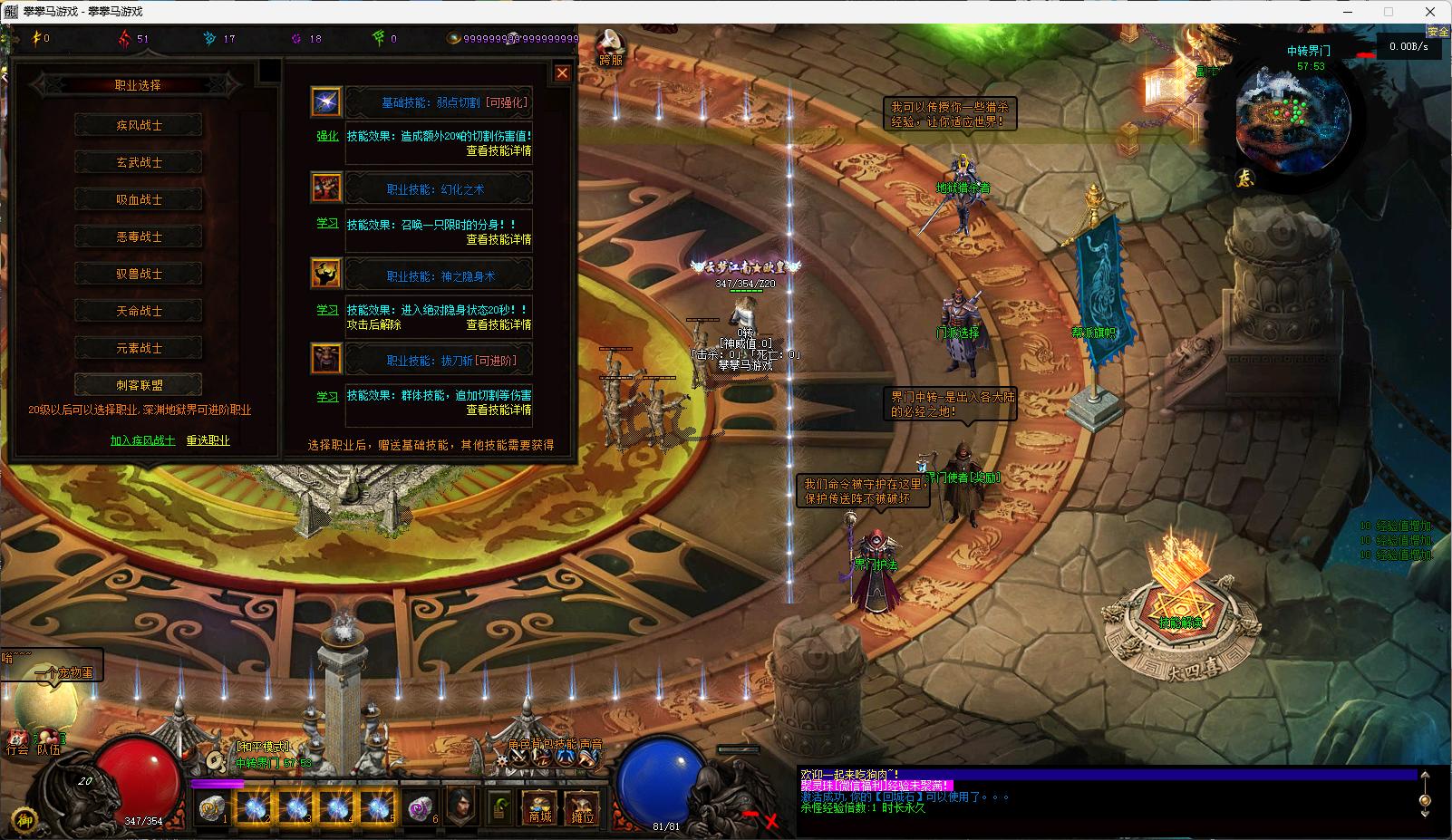The image size is (1452, 840).
Task: Select the 疾风战士 class button
Action: point(139,125)
